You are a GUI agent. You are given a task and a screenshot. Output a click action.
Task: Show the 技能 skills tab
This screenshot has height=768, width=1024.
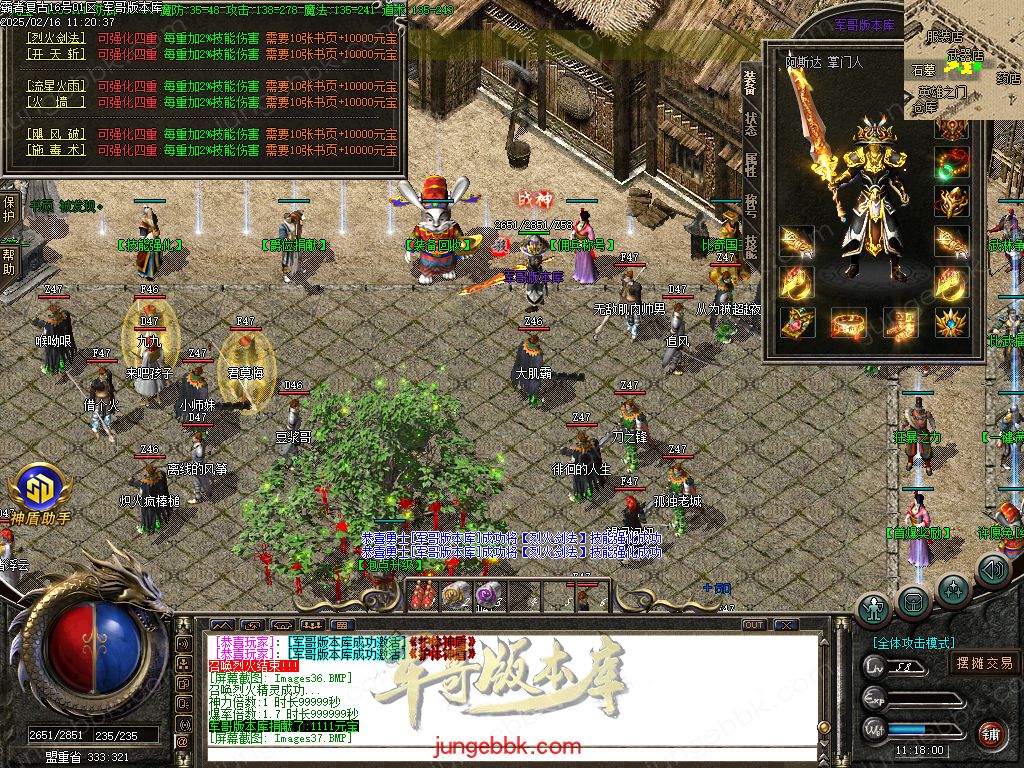tap(750, 246)
